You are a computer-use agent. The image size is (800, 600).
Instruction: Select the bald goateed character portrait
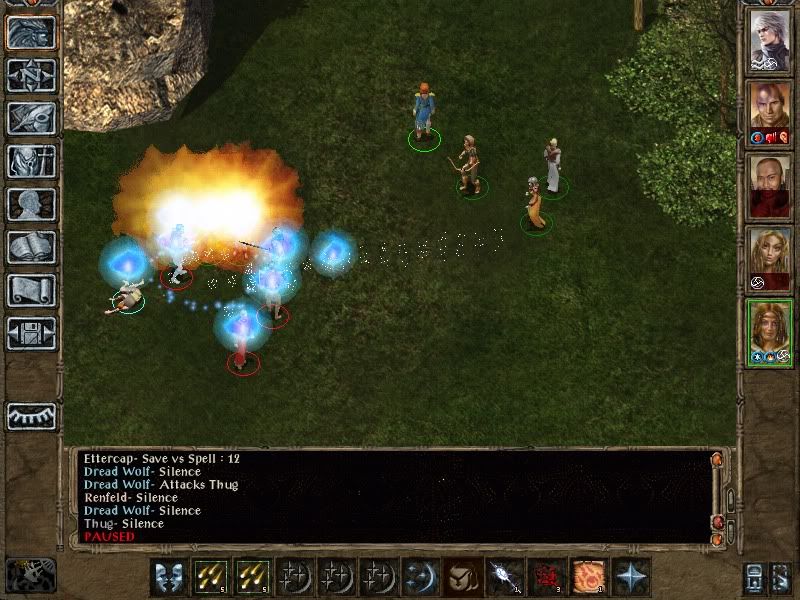(771, 187)
